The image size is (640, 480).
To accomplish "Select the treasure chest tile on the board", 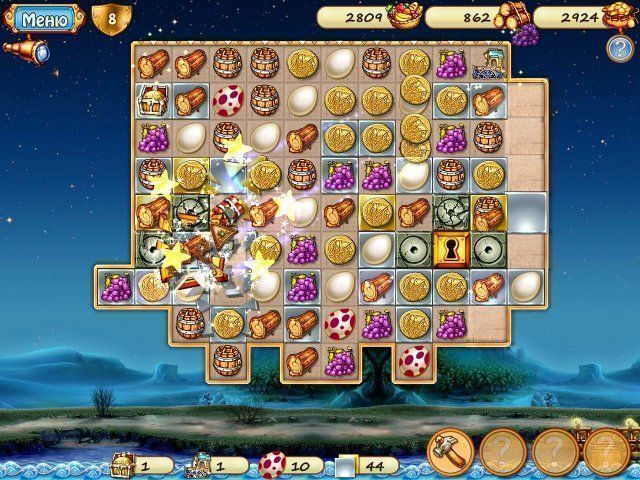I will (x=153, y=100).
